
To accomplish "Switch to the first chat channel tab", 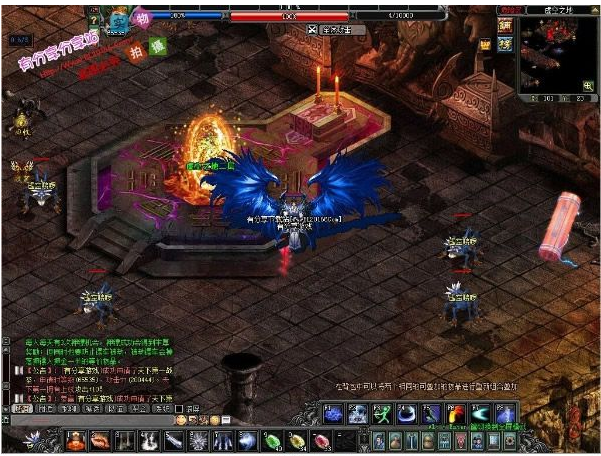I will [23, 409].
